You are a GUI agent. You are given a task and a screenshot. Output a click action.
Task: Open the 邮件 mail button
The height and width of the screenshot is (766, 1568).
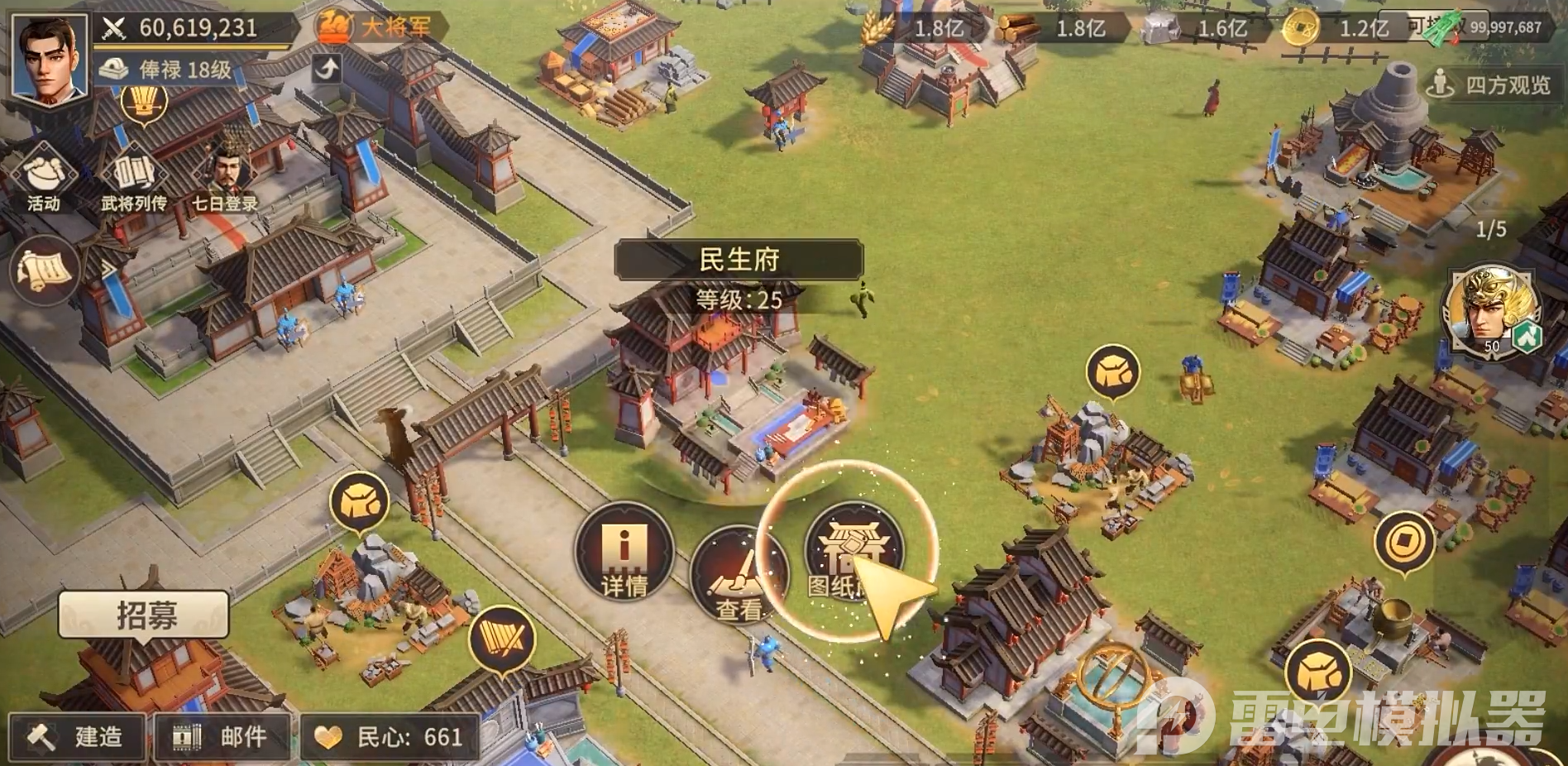pos(222,735)
